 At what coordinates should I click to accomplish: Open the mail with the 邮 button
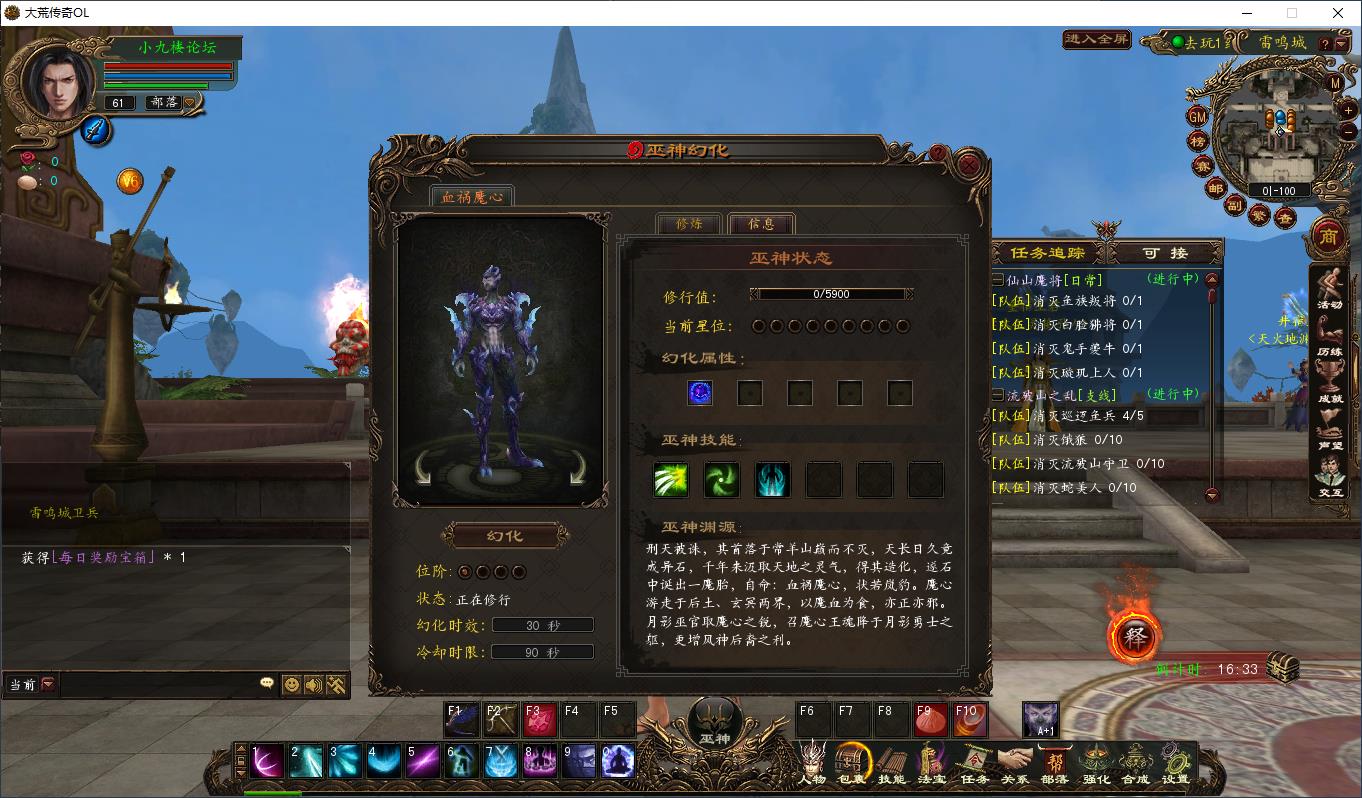point(1215,188)
